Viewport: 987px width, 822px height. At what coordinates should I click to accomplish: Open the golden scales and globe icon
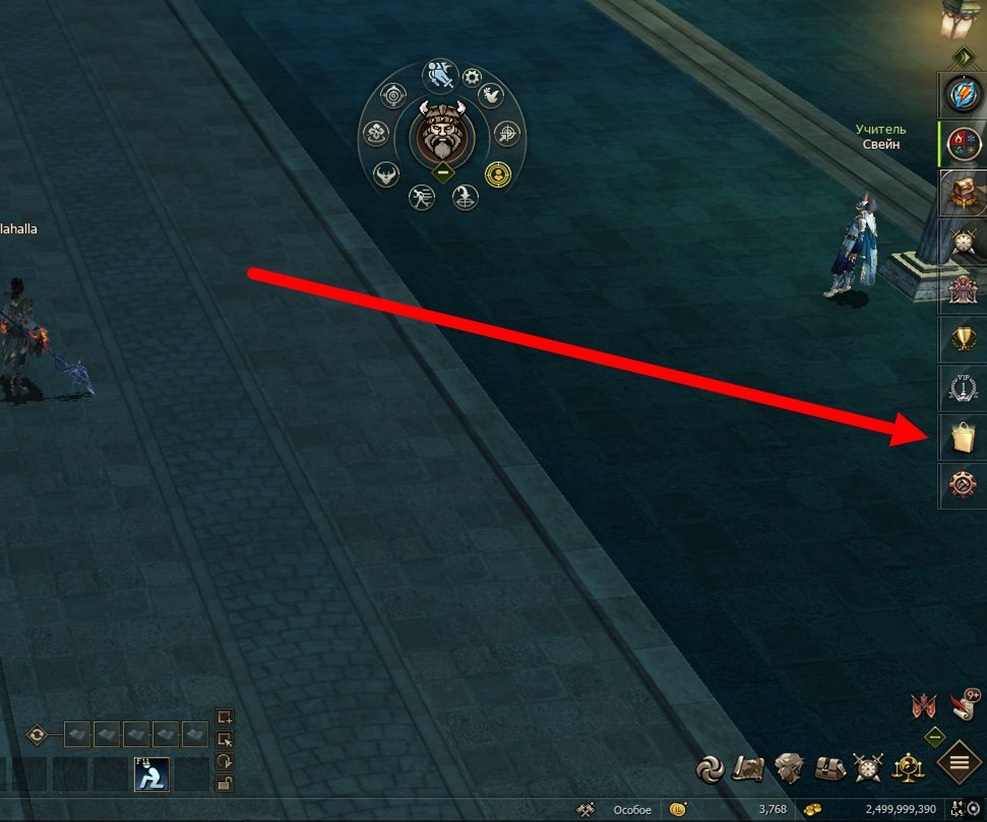coord(907,767)
